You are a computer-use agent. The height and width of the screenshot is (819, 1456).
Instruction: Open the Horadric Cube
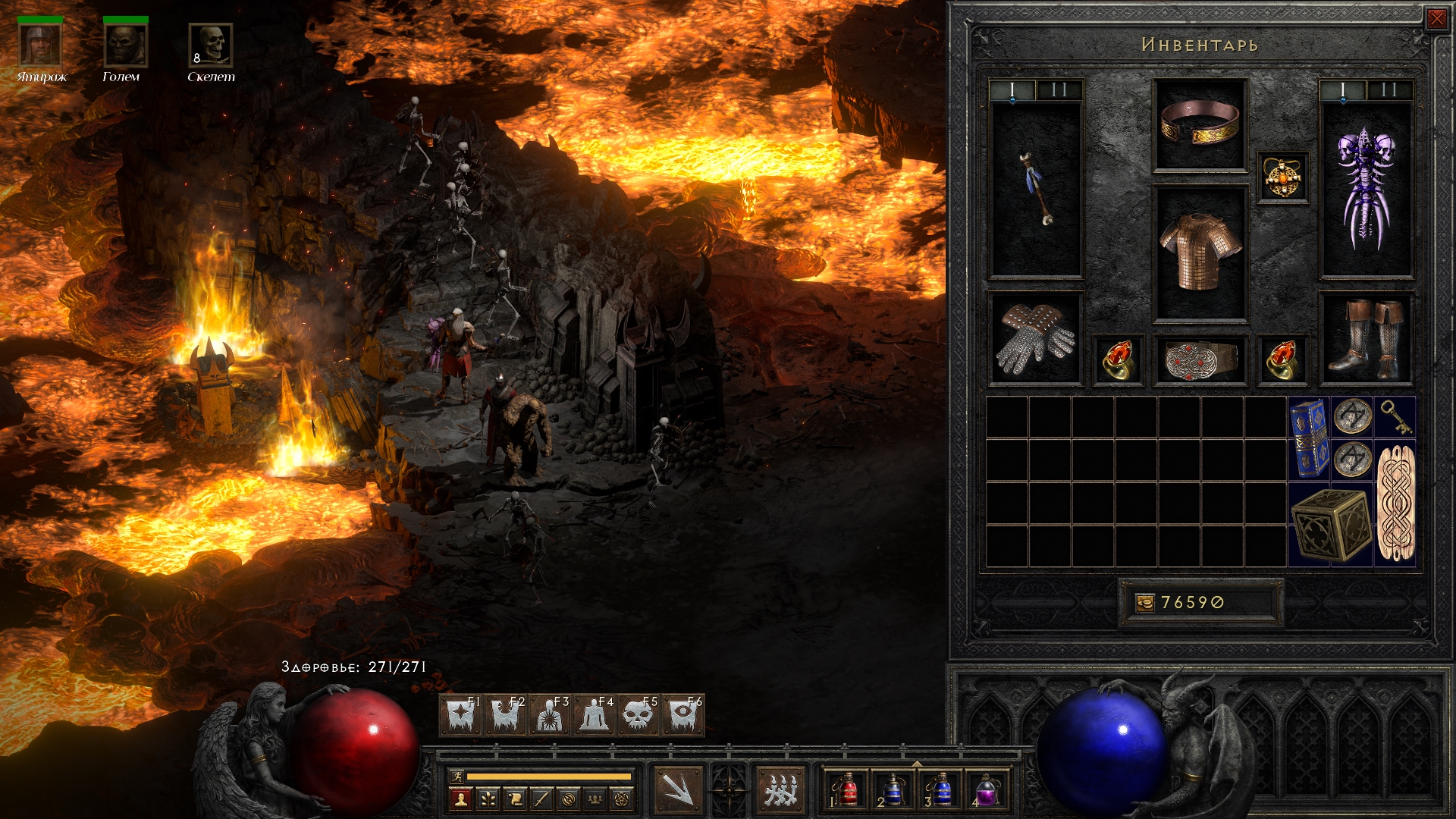coord(1331,525)
